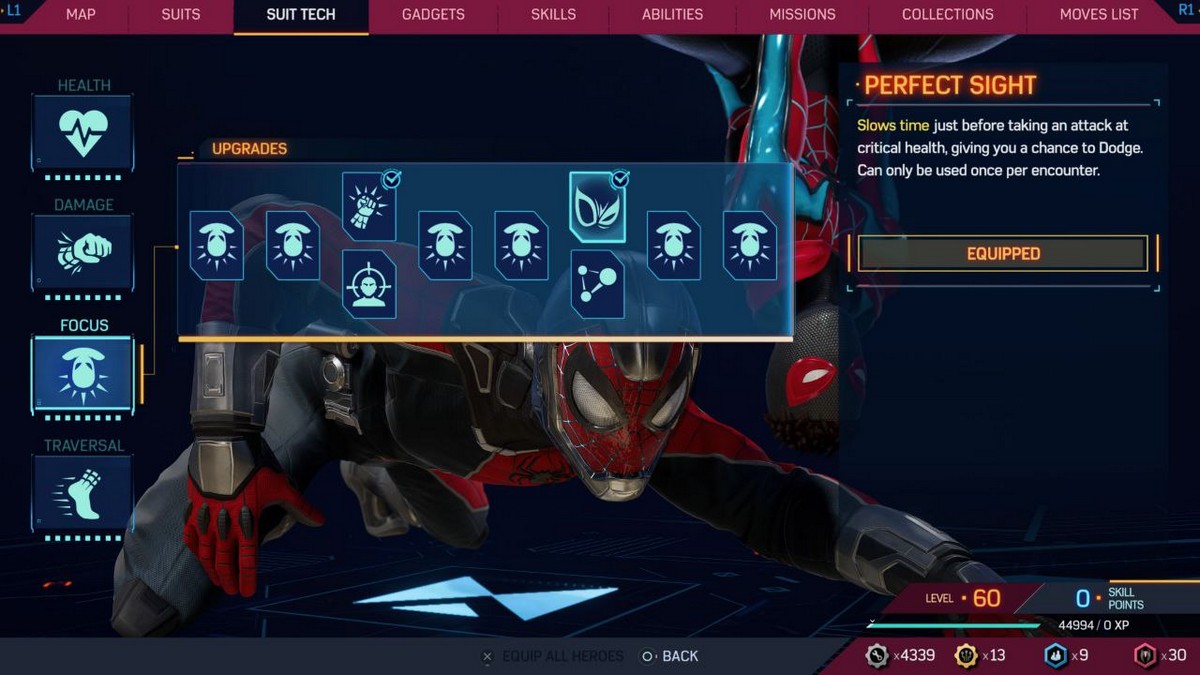Go to the Gadgets tab
Image resolution: width=1200 pixels, height=675 pixels.
(x=433, y=15)
